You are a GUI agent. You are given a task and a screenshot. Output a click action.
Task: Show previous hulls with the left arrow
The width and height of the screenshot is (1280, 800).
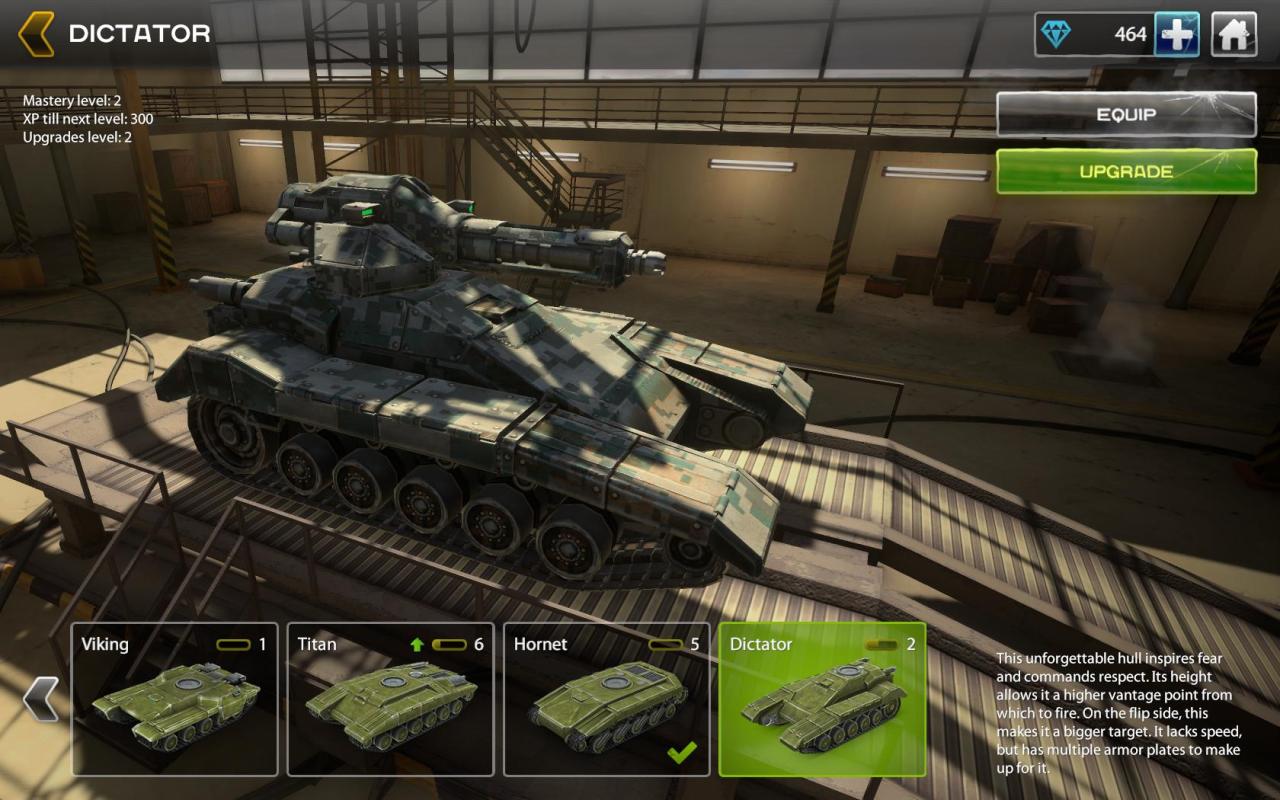click(40, 699)
